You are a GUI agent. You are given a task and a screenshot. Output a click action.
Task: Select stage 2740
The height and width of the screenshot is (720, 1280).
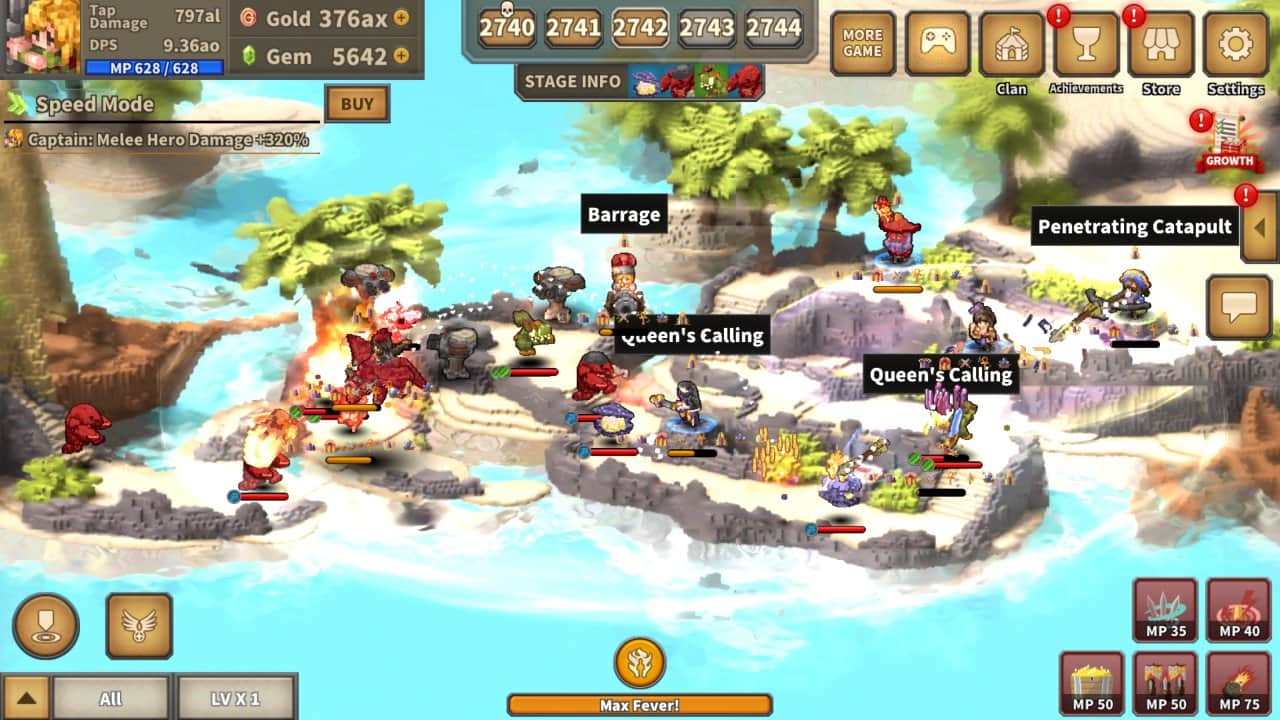(506, 28)
